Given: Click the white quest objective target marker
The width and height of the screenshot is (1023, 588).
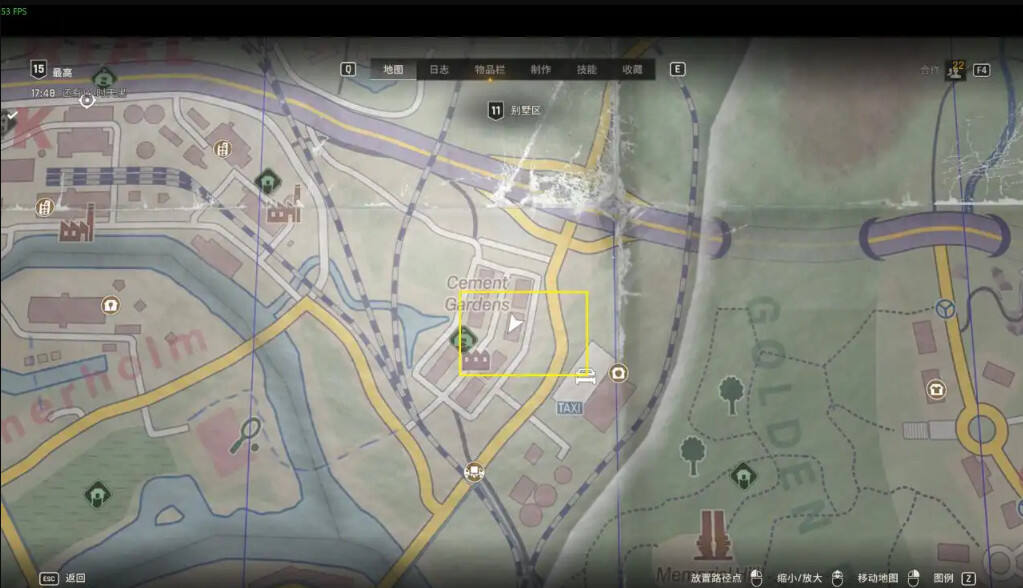Looking at the screenshot, I should [x=87, y=100].
